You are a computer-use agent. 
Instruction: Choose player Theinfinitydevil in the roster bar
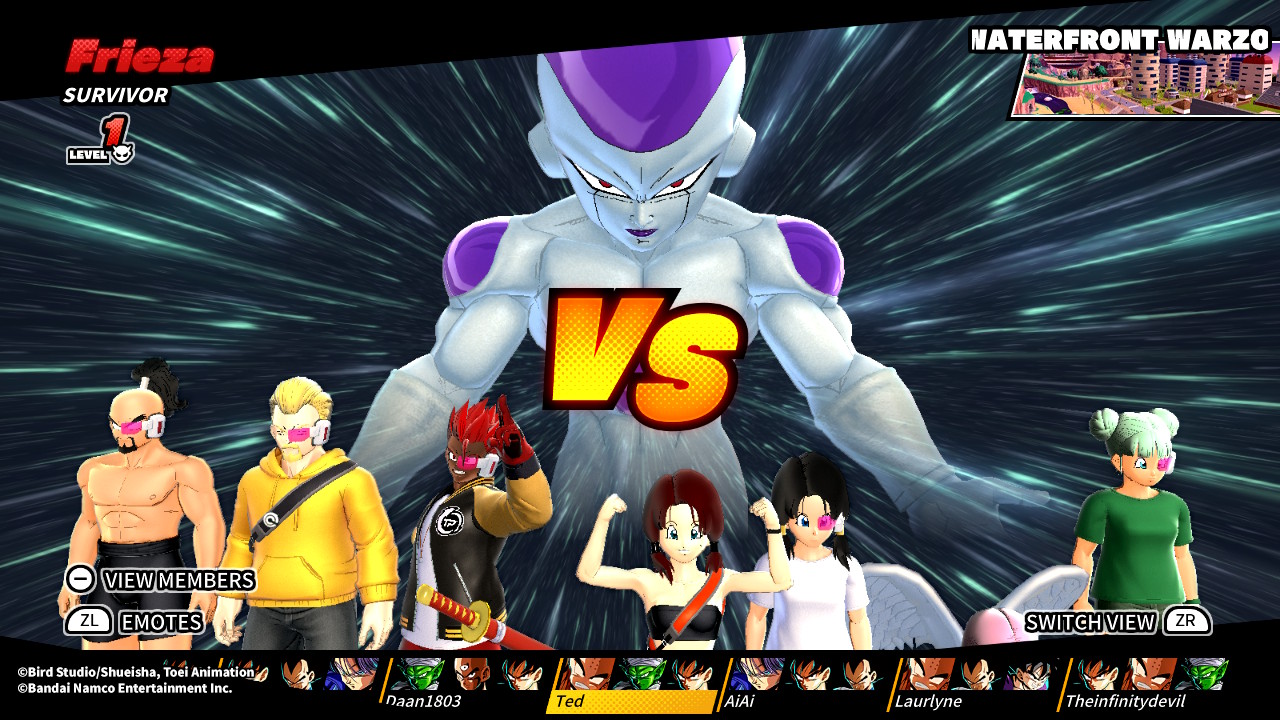(1124, 701)
